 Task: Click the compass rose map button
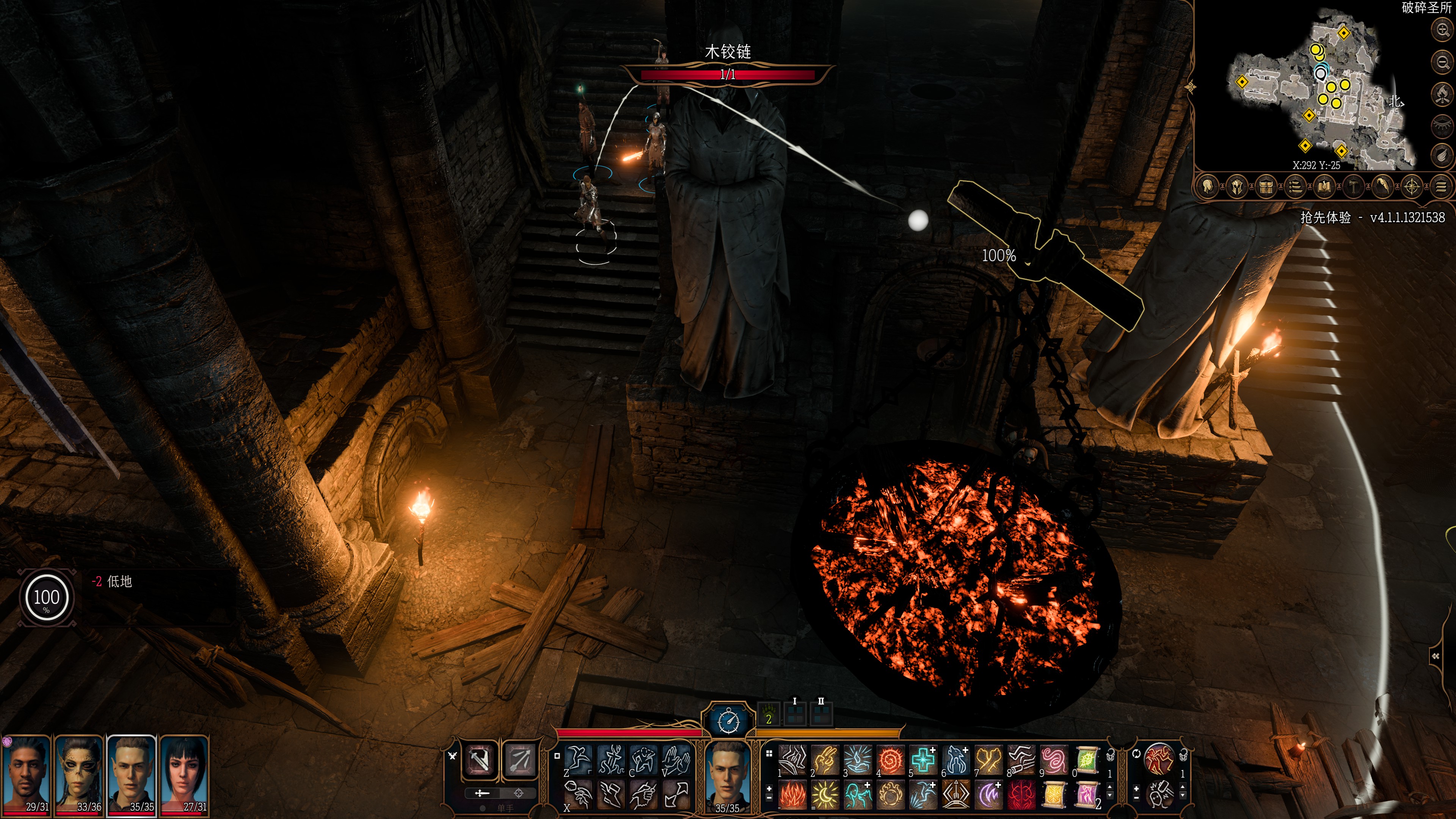[1412, 187]
